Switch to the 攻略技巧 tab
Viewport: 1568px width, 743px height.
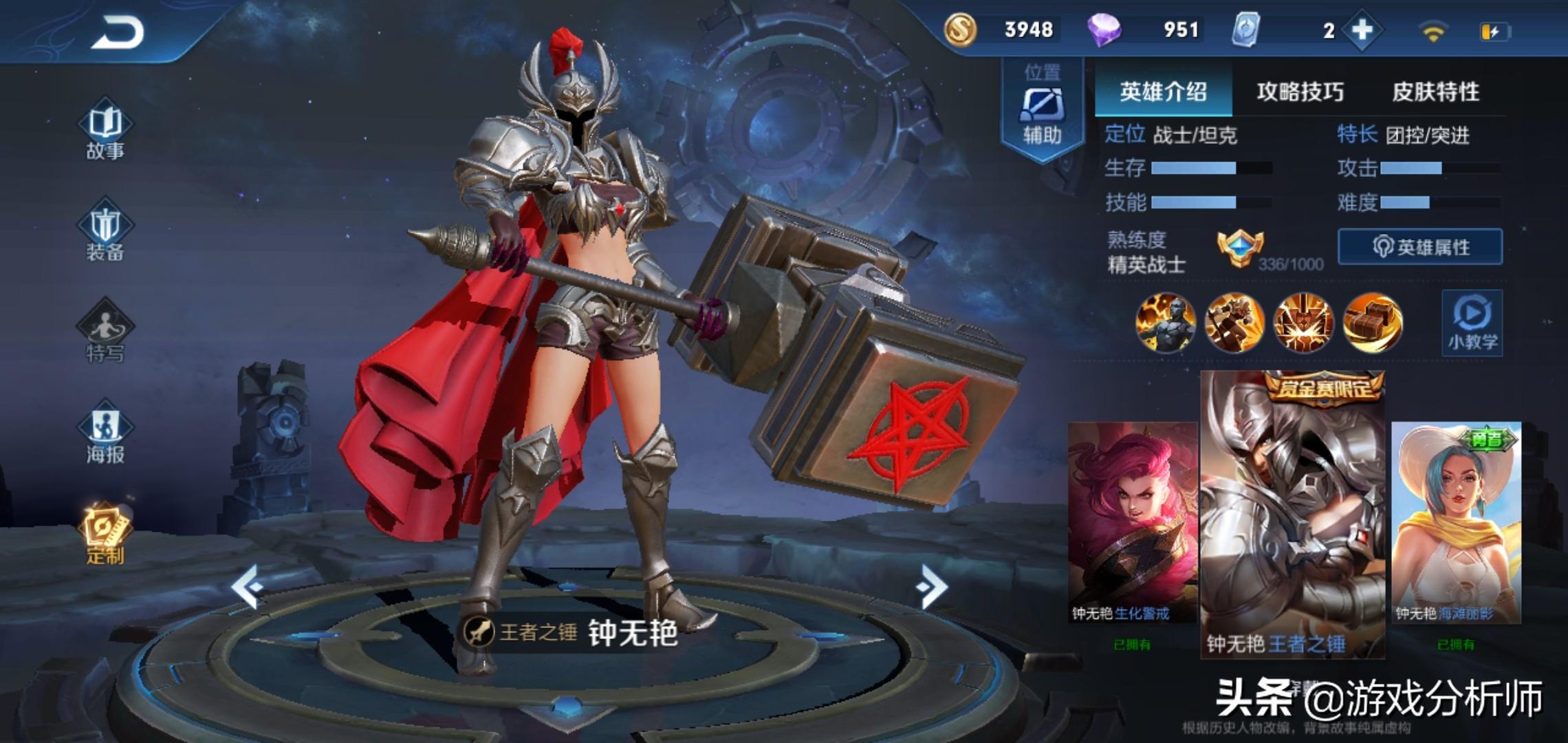coord(1300,91)
